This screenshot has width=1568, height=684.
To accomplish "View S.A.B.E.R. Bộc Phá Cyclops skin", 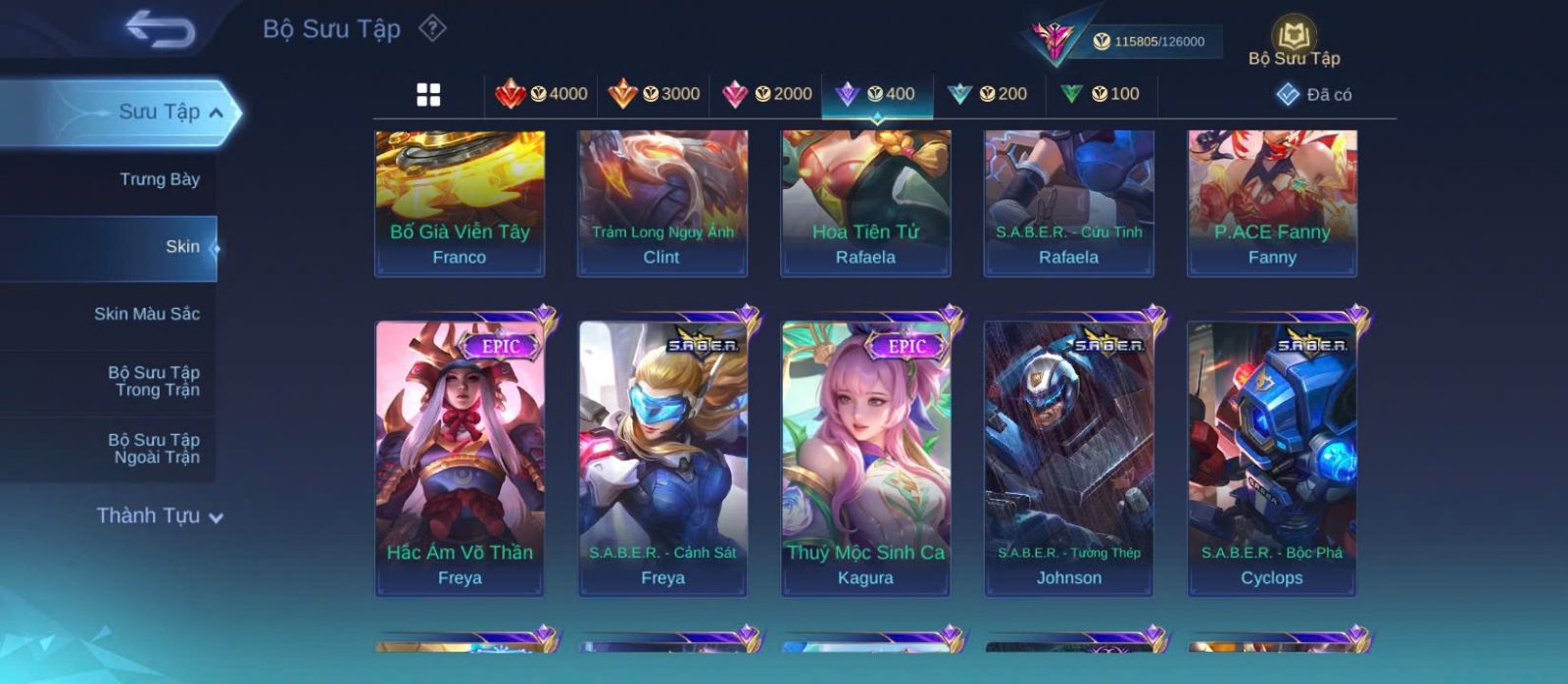I will [1271, 458].
